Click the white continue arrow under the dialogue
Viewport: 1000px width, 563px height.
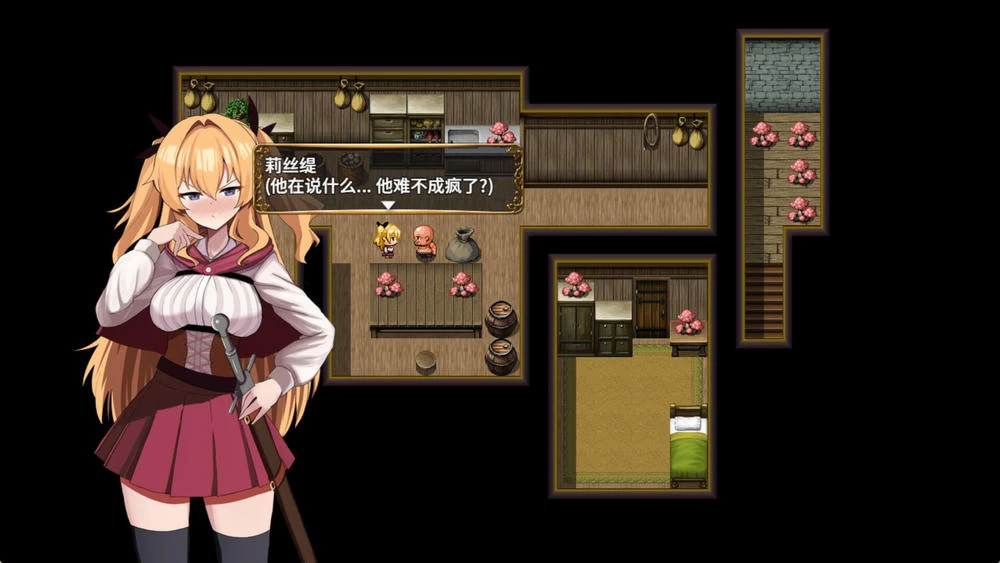[389, 205]
